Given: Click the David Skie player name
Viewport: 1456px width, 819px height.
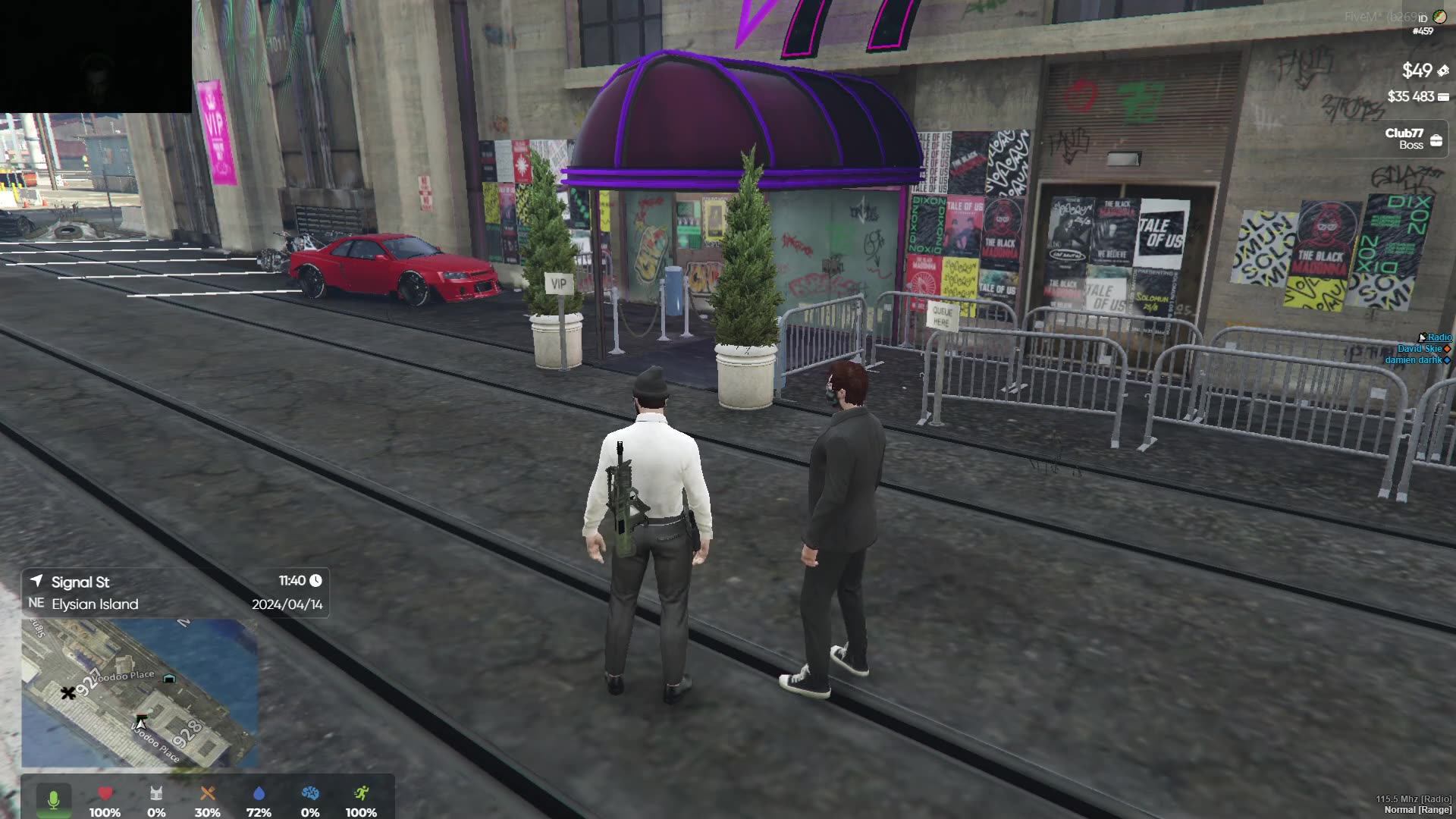Looking at the screenshot, I should pyautogui.click(x=1419, y=348).
